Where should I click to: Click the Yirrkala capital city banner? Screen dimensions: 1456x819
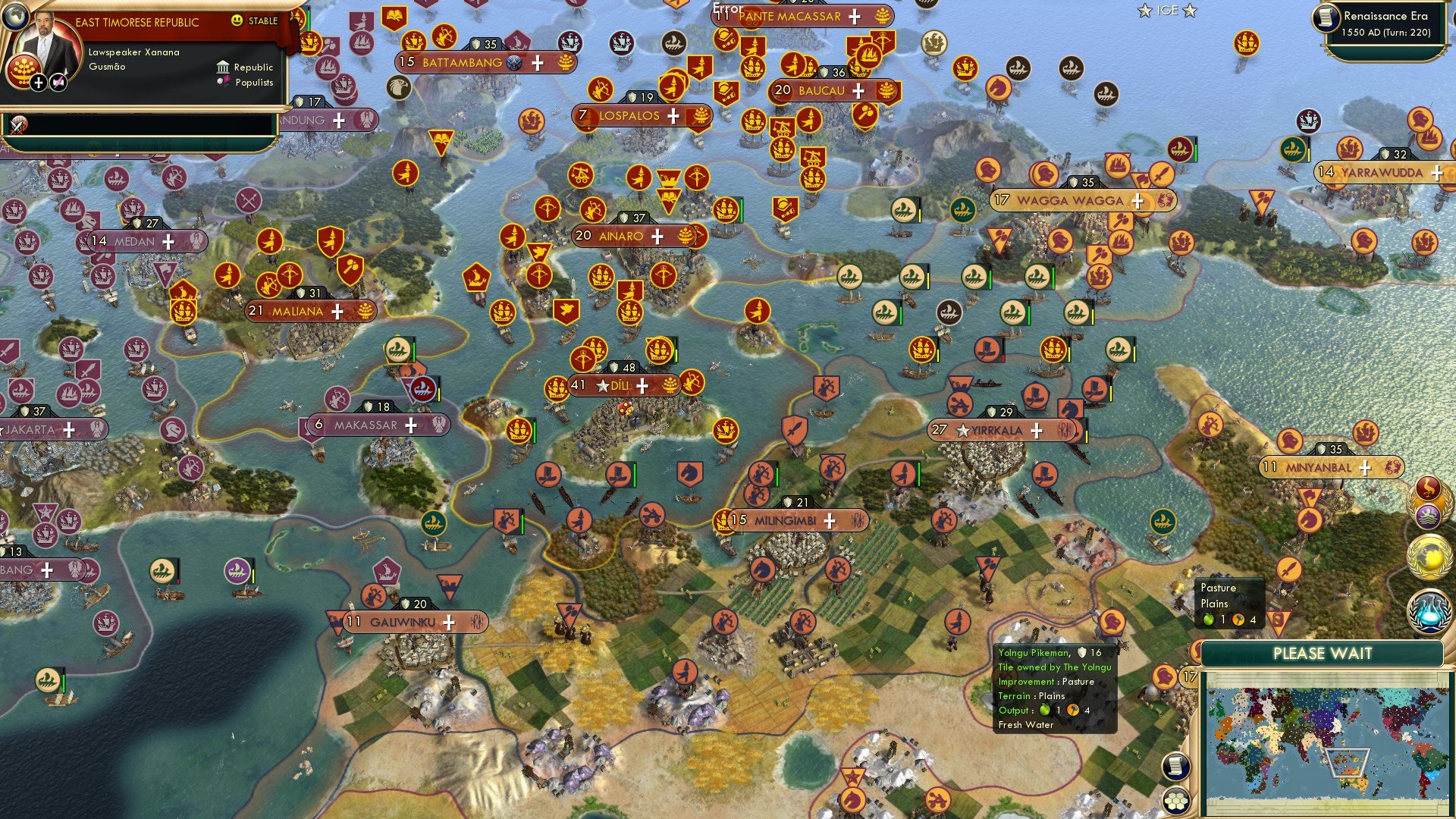click(x=997, y=431)
